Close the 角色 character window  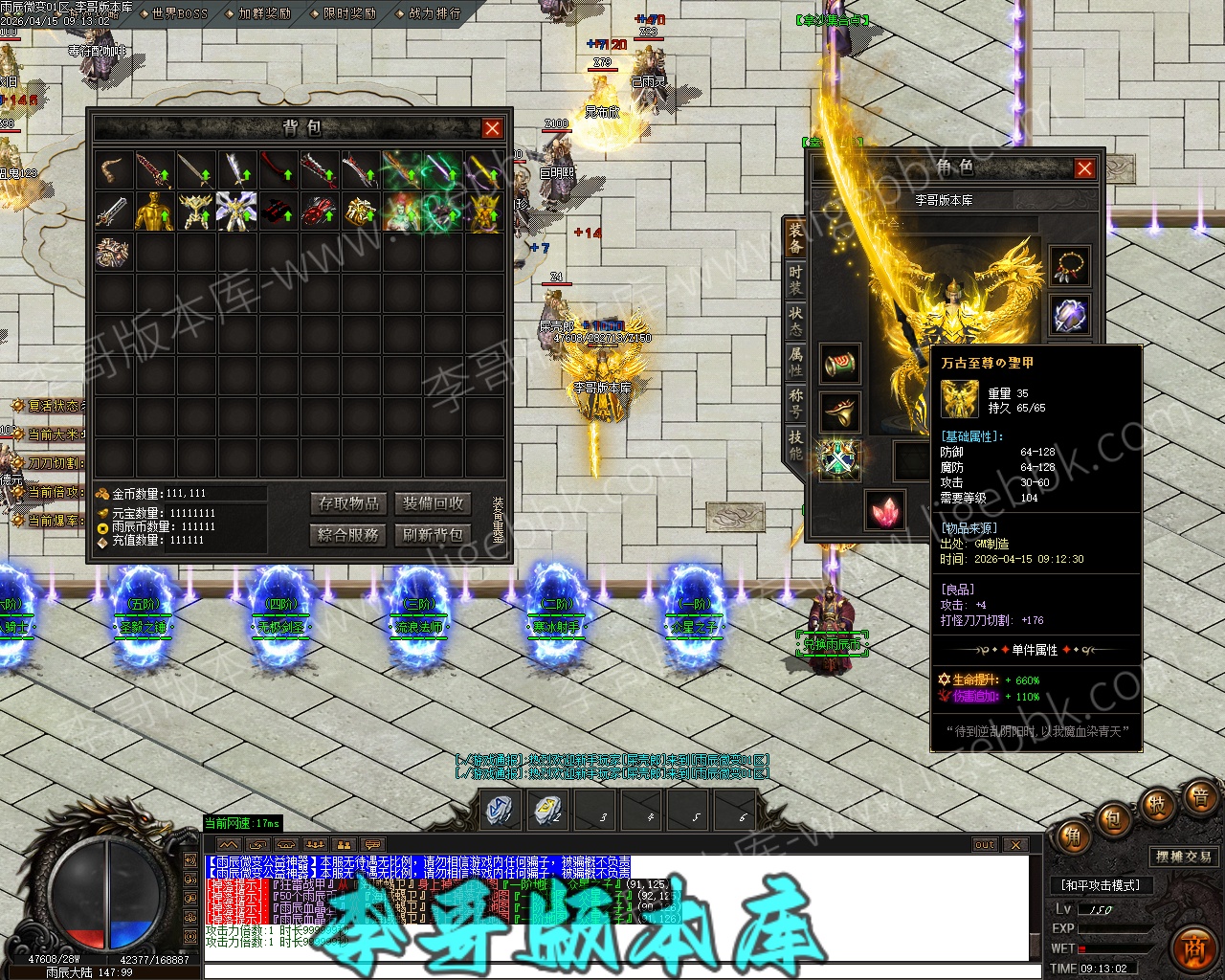coord(1084,169)
